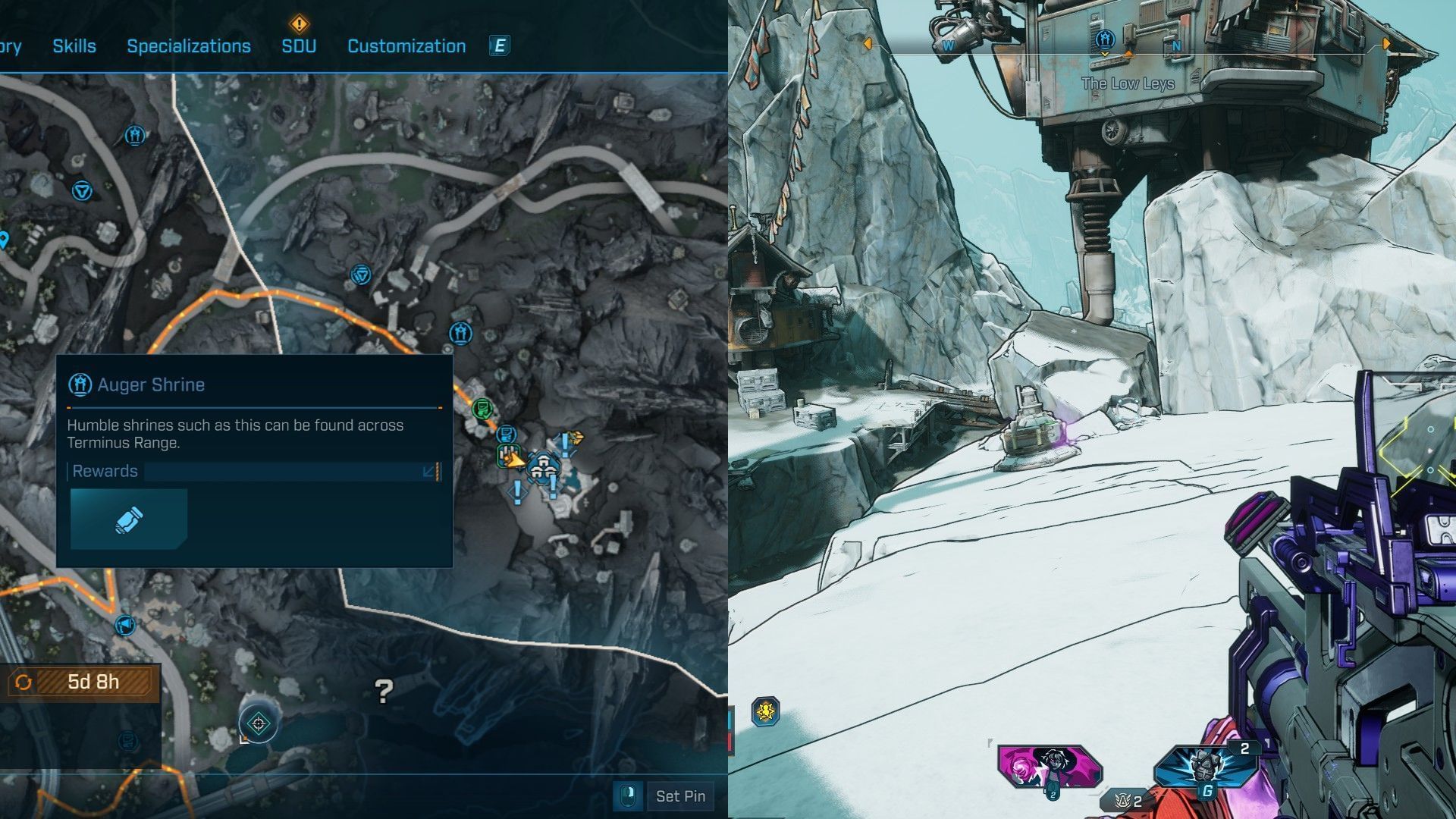Select the Auger Shrine reward item tile
This screenshot has width=1456, height=819.
[129, 519]
